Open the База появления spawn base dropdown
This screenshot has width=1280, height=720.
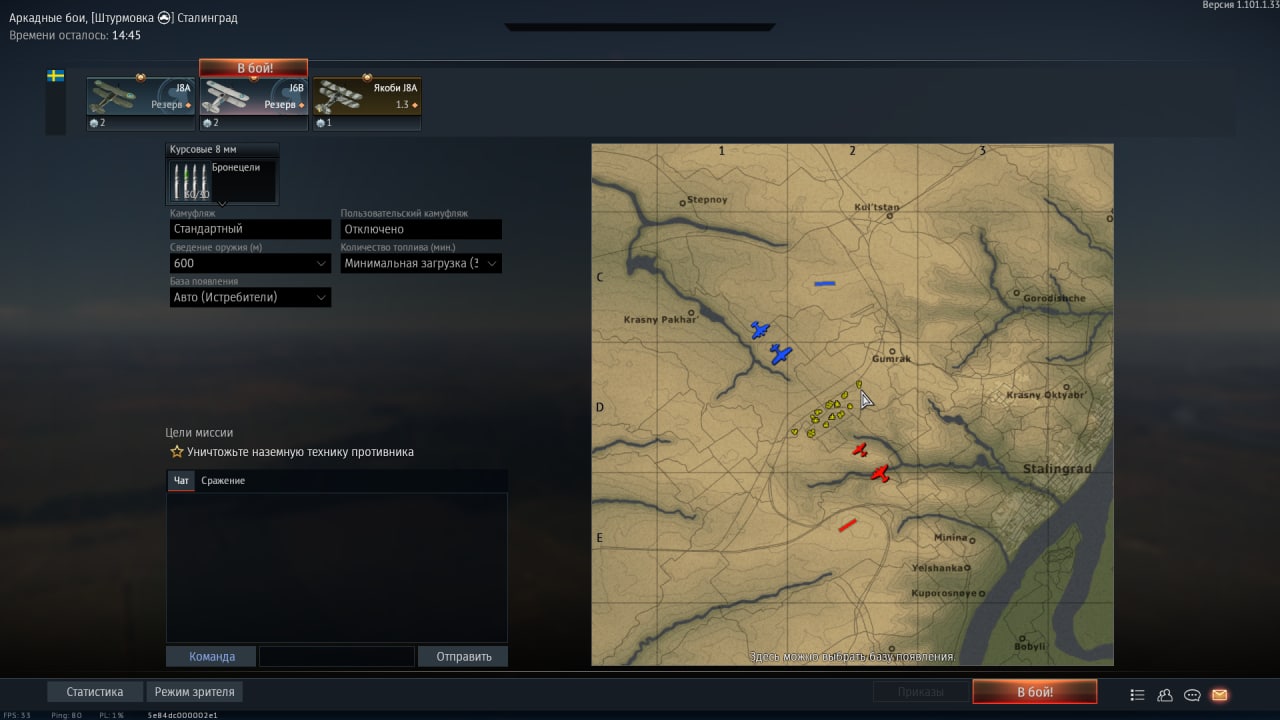tap(250, 297)
